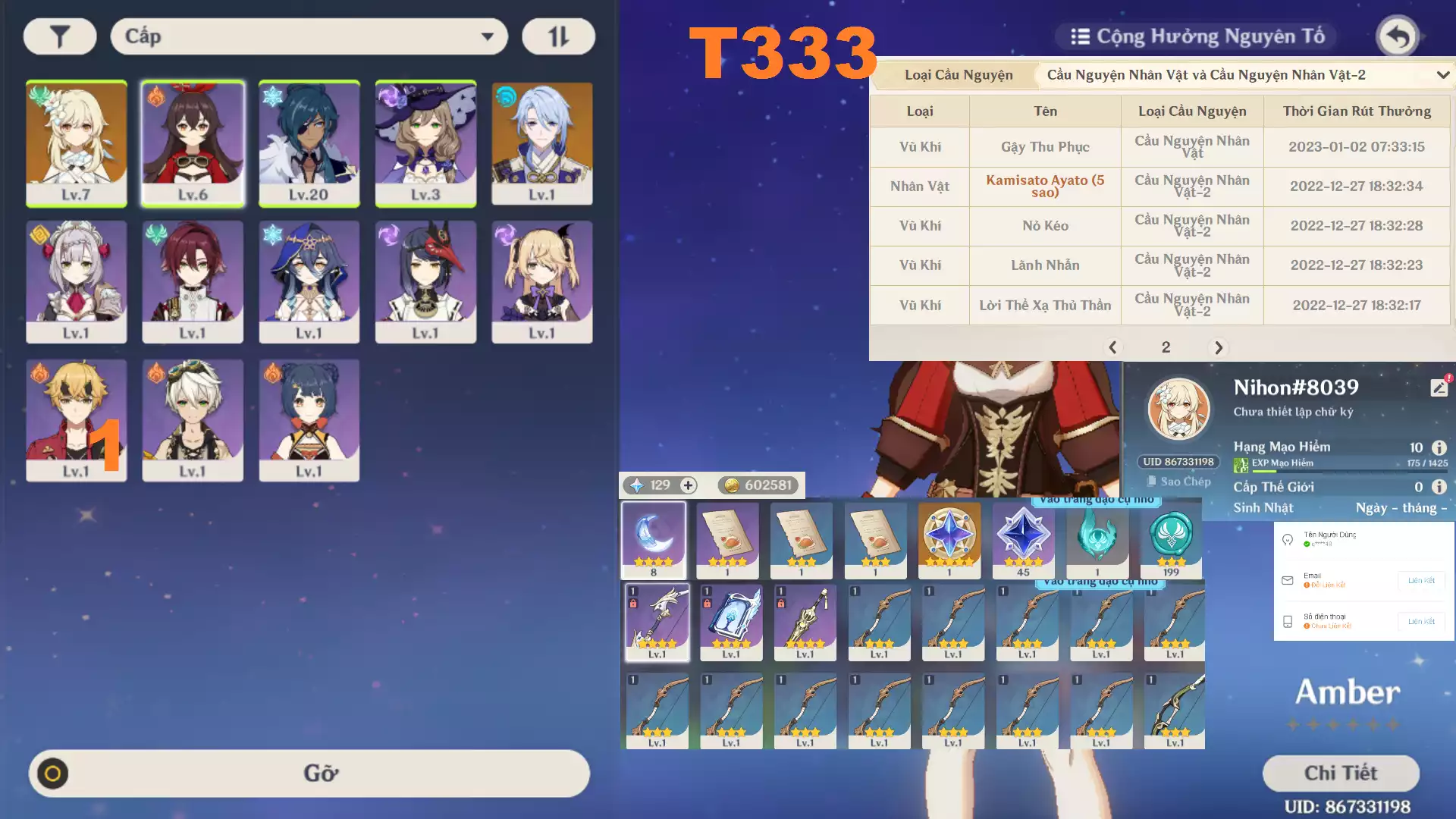Select the Amber Lv.6 character portrait
1456x819 pixels.
pyautogui.click(x=193, y=143)
